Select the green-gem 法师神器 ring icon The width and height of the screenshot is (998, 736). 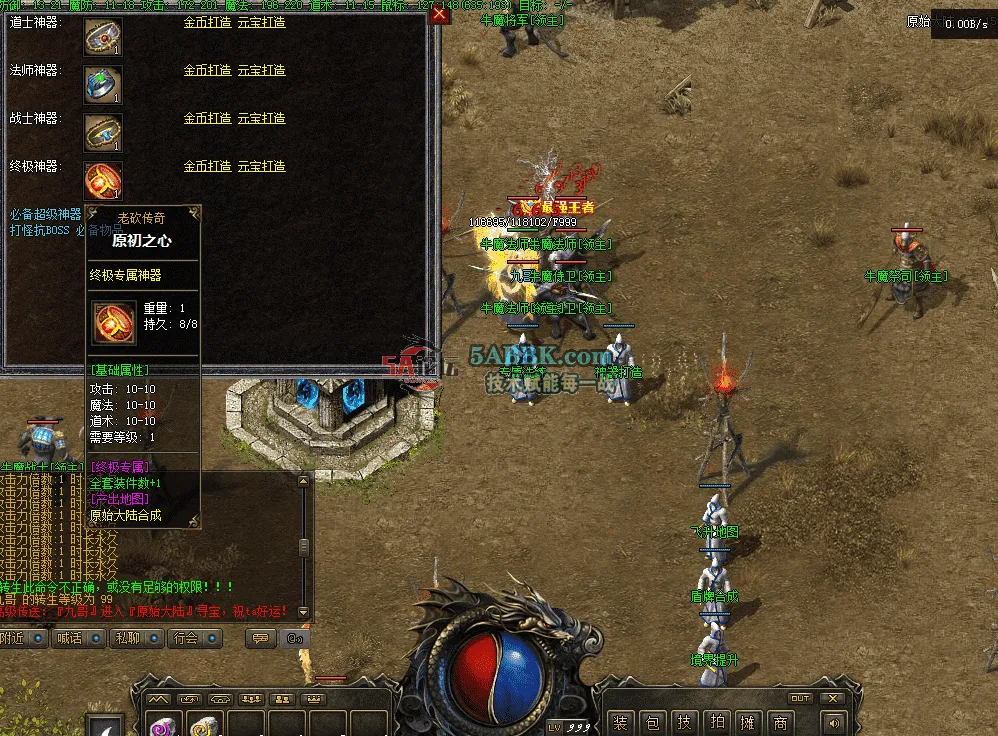click(103, 84)
